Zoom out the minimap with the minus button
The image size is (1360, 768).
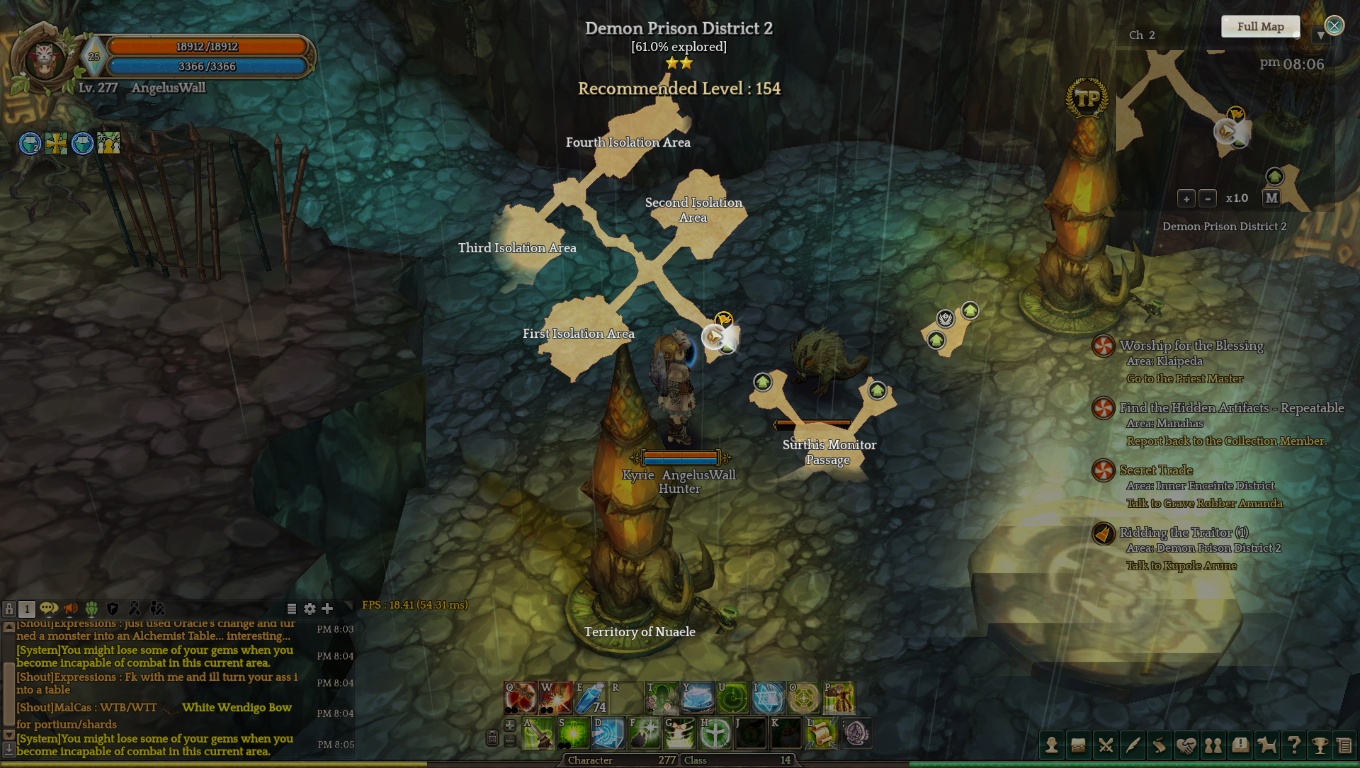click(x=1207, y=198)
